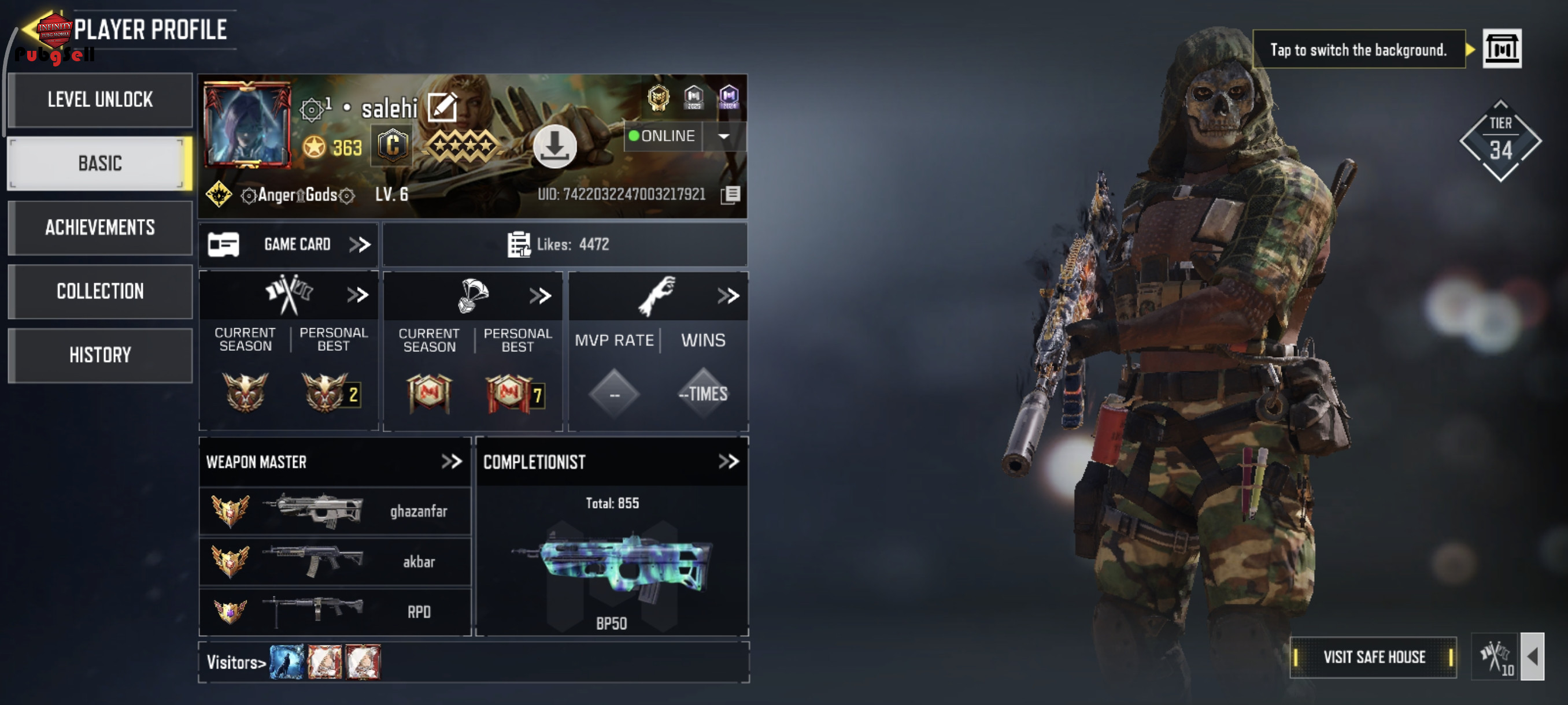Screen dimensions: 1568x705
Task: Edit the player name salehi
Action: tap(442, 107)
